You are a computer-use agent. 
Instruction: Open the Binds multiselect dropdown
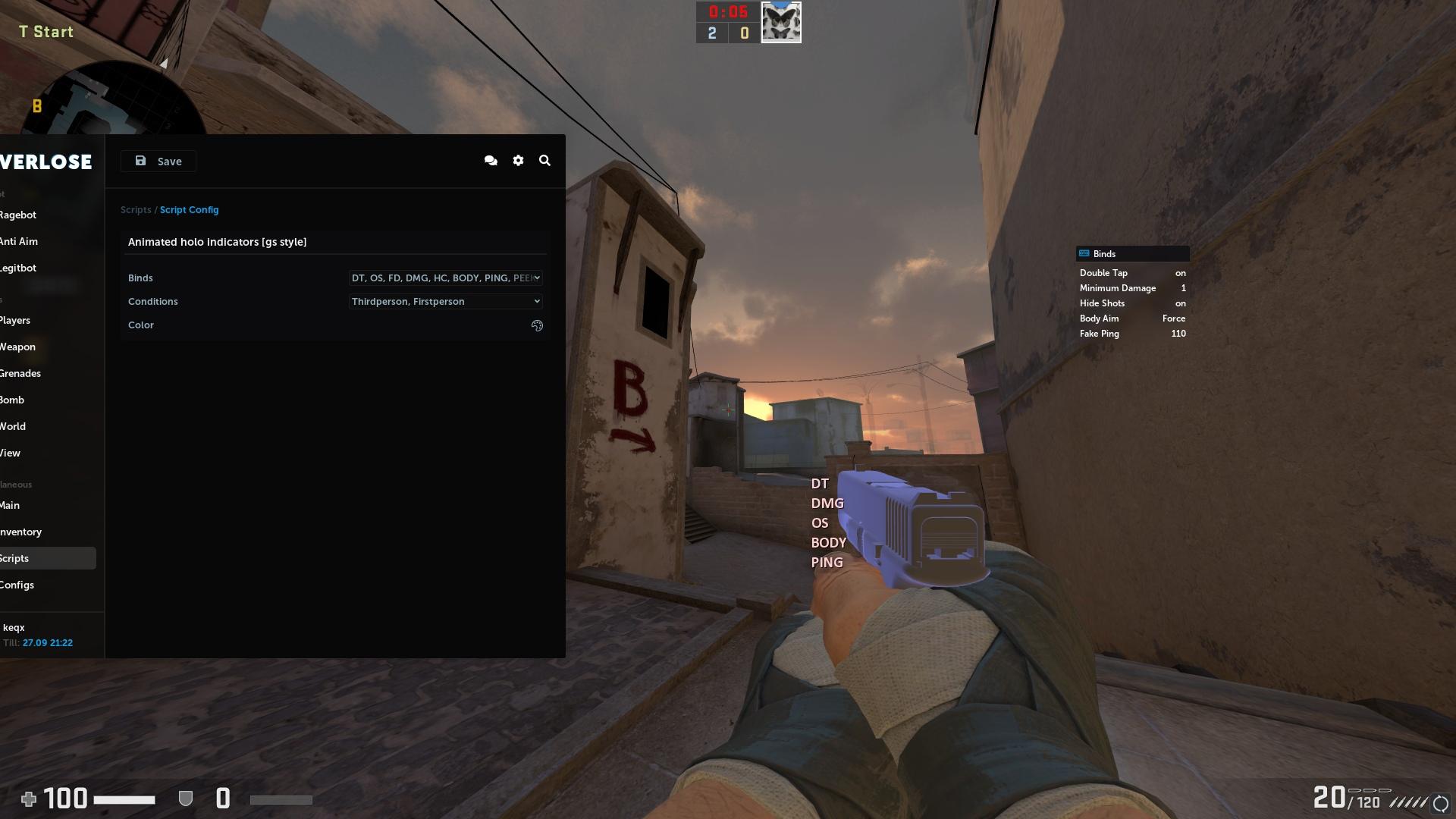coord(444,278)
